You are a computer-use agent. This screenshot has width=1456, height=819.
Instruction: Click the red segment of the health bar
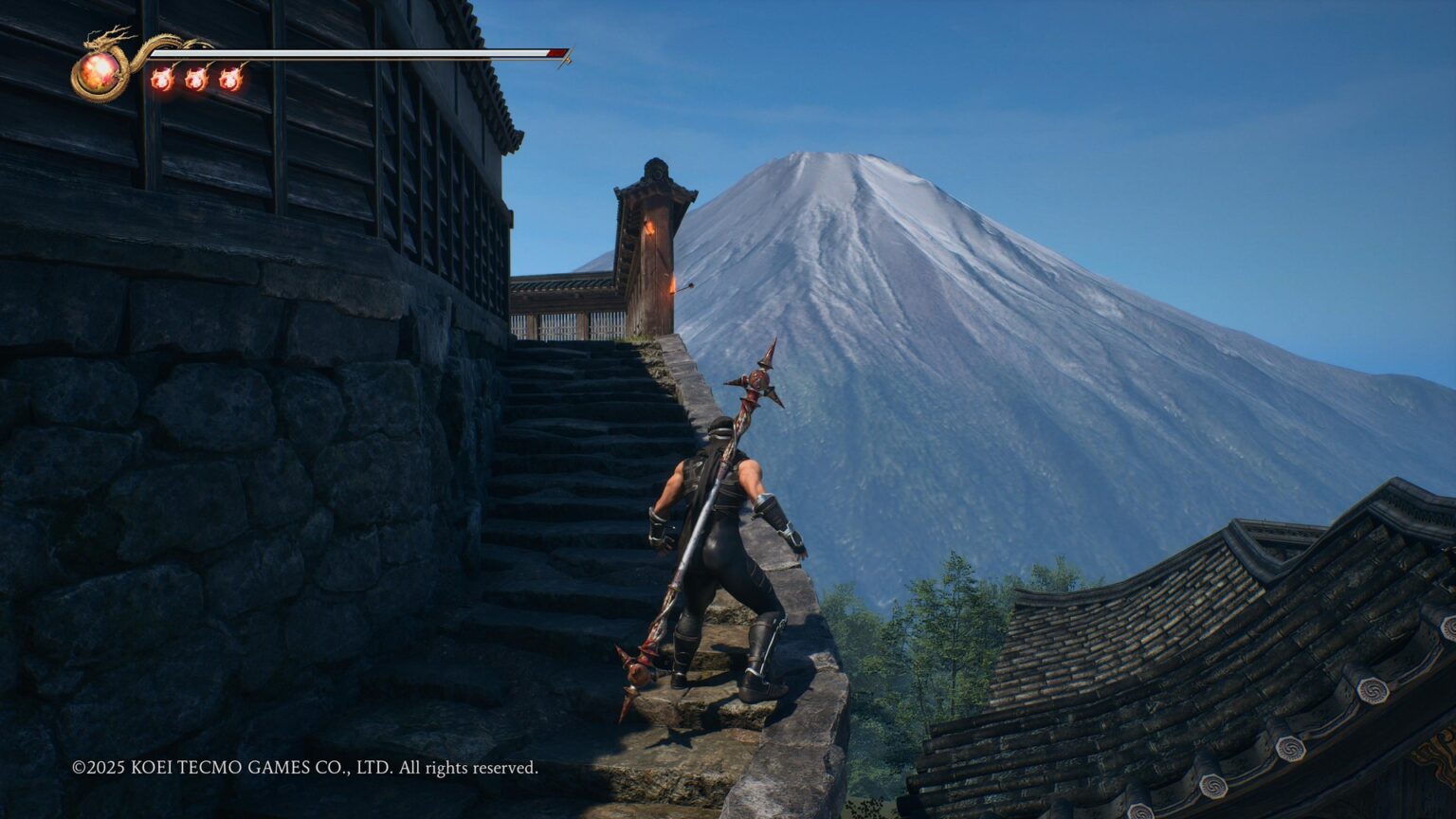[x=555, y=53]
